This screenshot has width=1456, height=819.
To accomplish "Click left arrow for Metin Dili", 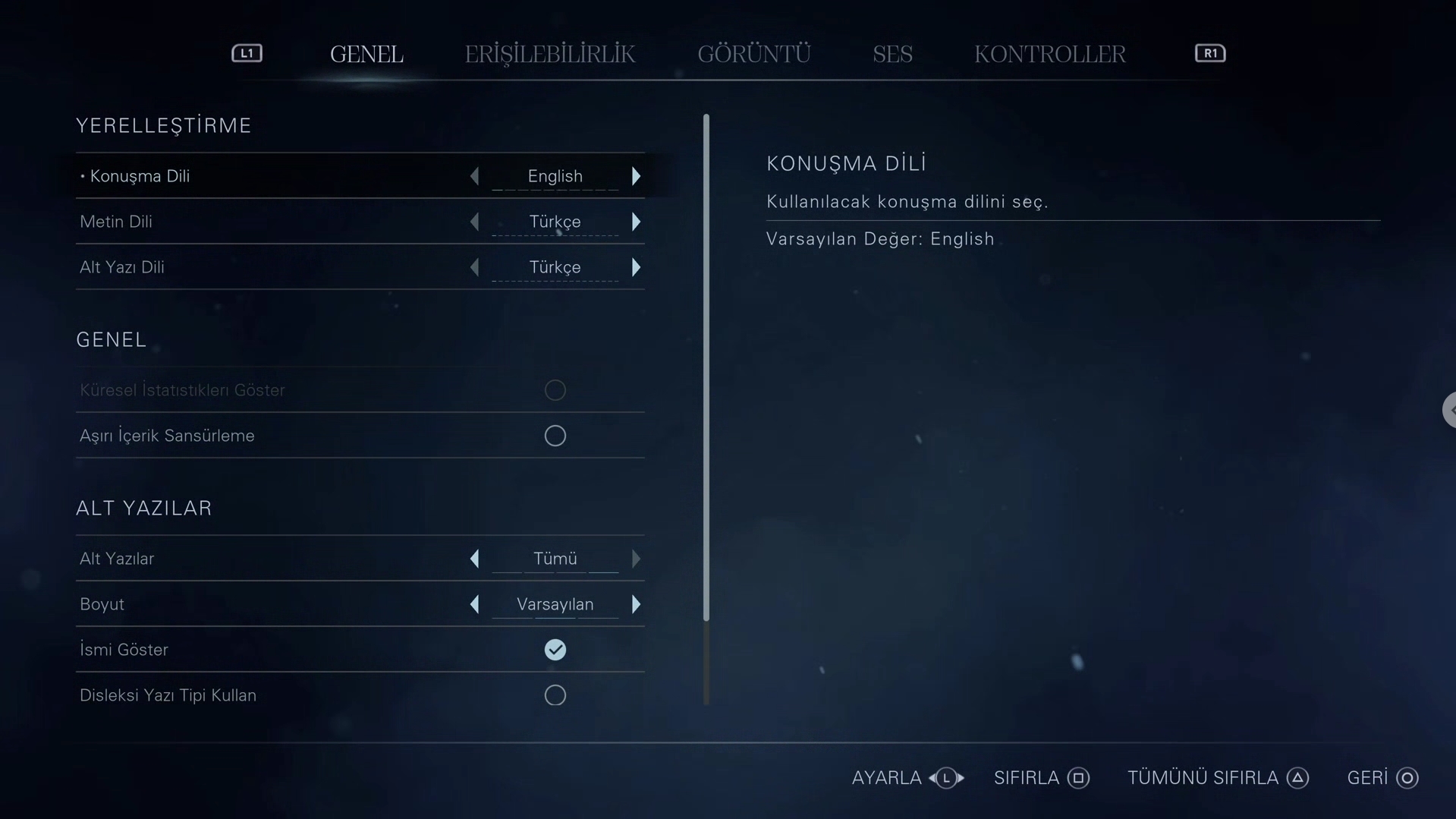I will [x=475, y=222].
